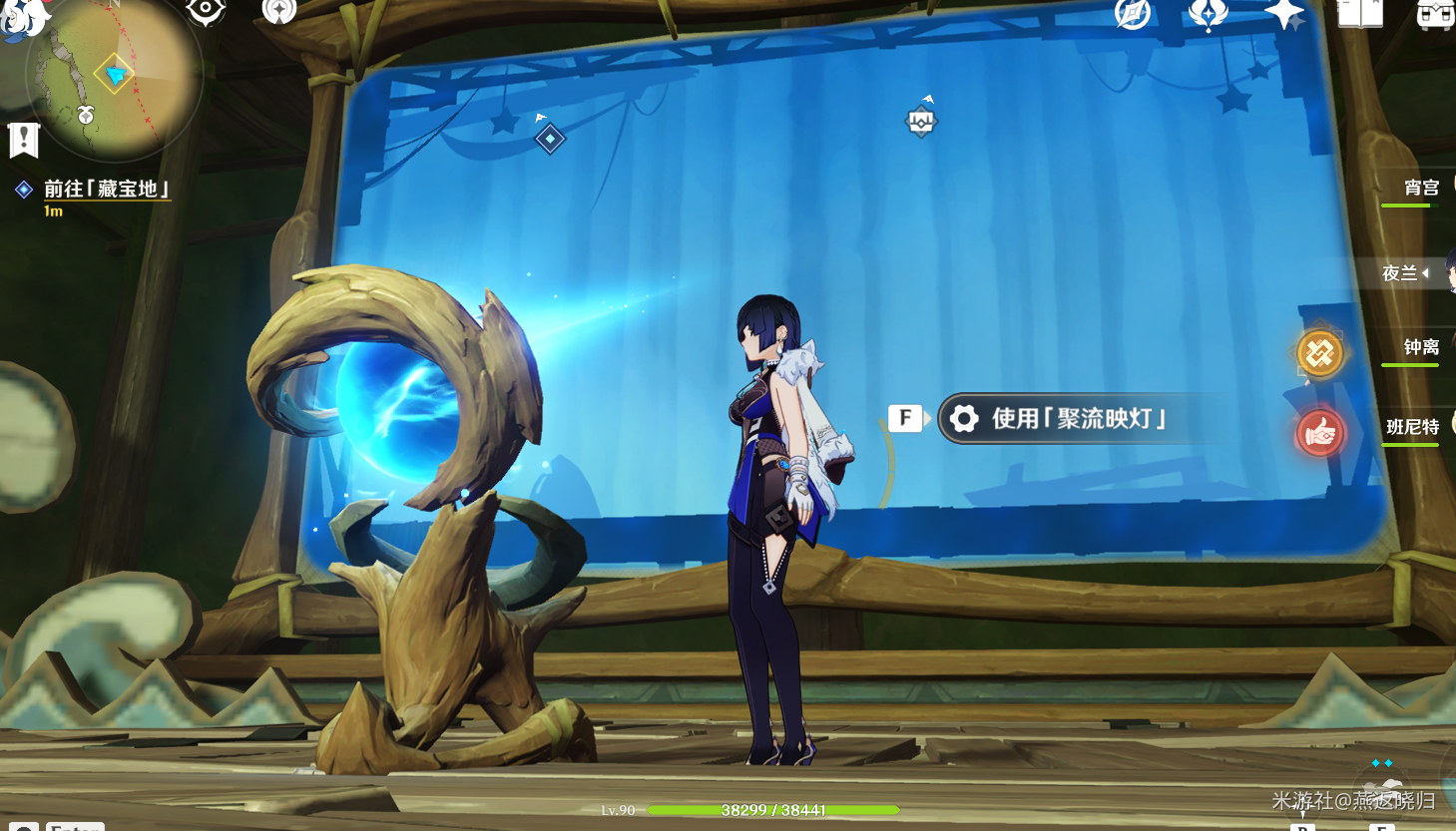Screen dimensions: 1456x831
Task: Open the quest banner exclamation icon
Action: [x=23, y=141]
